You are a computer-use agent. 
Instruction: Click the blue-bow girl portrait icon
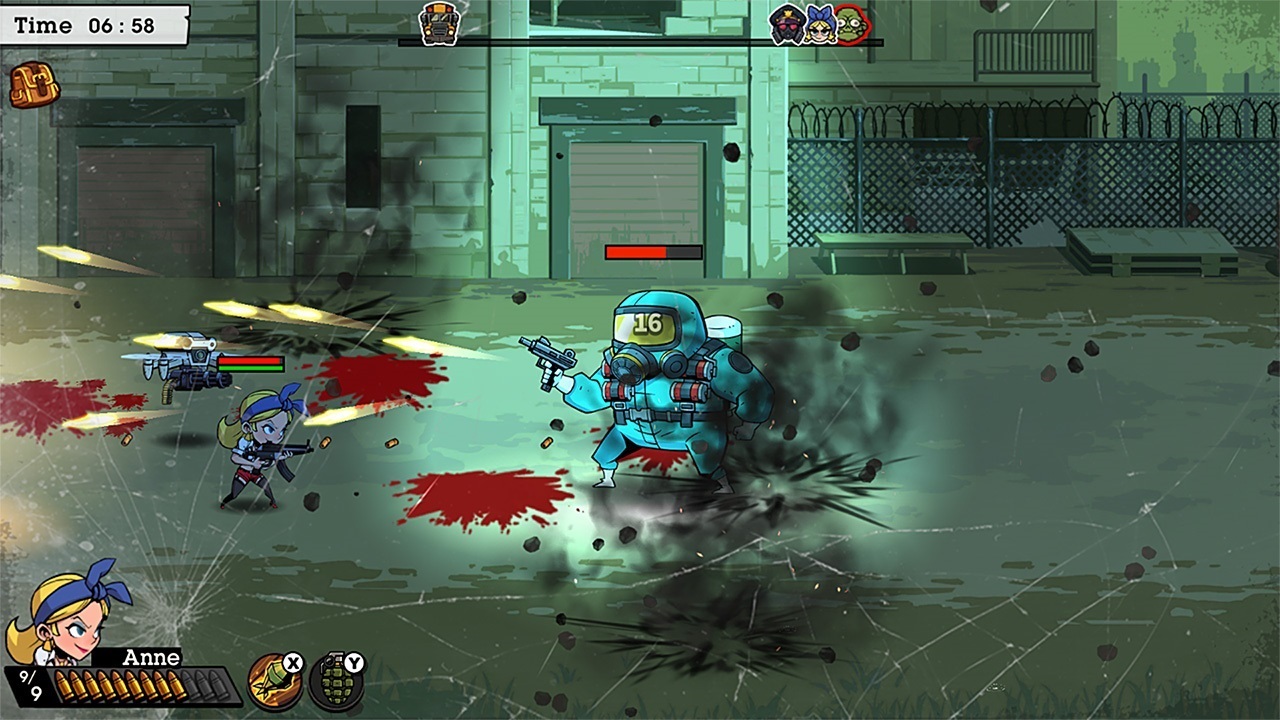822,28
